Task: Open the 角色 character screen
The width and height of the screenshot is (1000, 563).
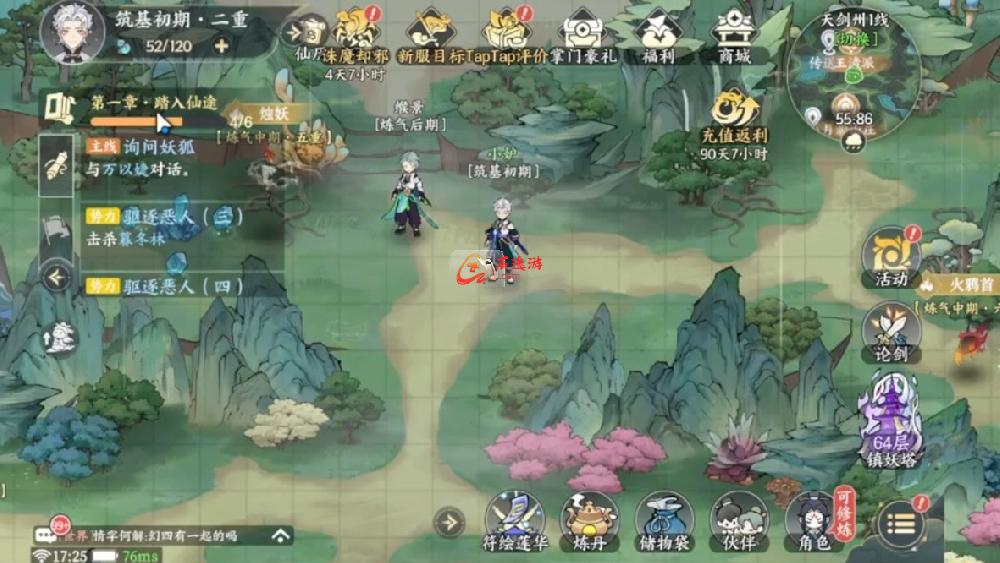Action: click(810, 520)
